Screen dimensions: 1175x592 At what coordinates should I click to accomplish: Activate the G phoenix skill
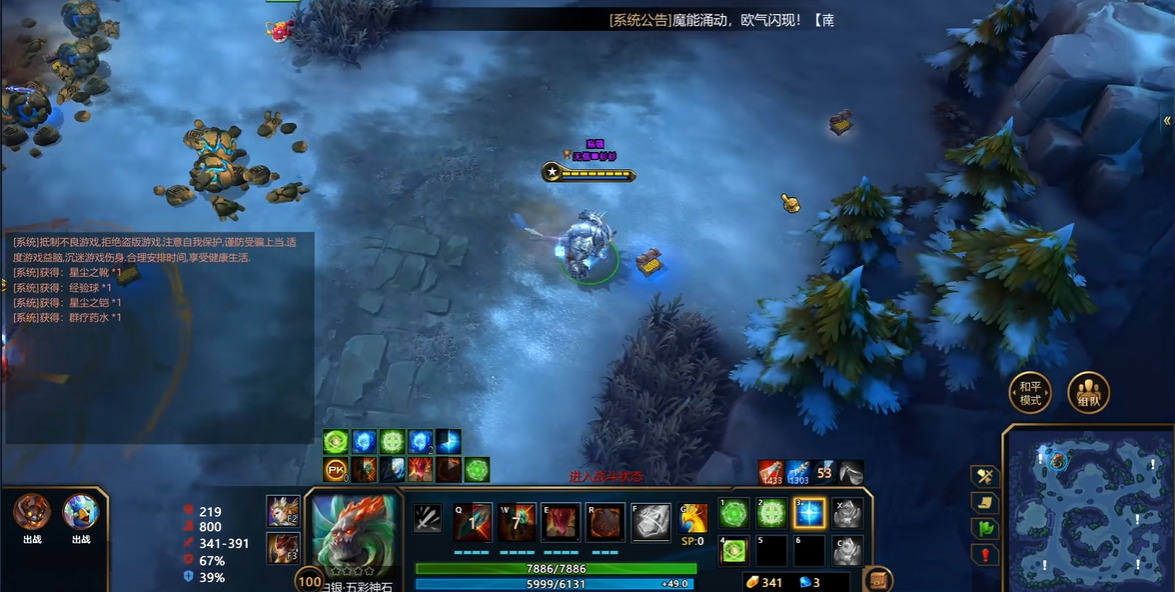point(693,517)
